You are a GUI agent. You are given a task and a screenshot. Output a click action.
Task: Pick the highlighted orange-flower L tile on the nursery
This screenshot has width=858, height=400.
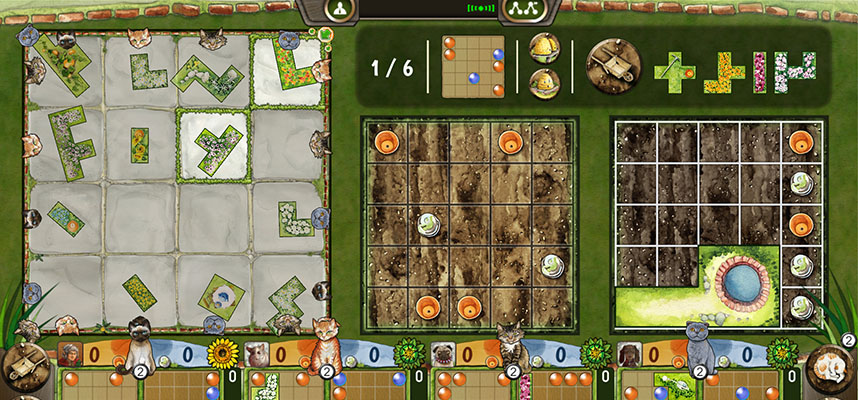[292, 66]
